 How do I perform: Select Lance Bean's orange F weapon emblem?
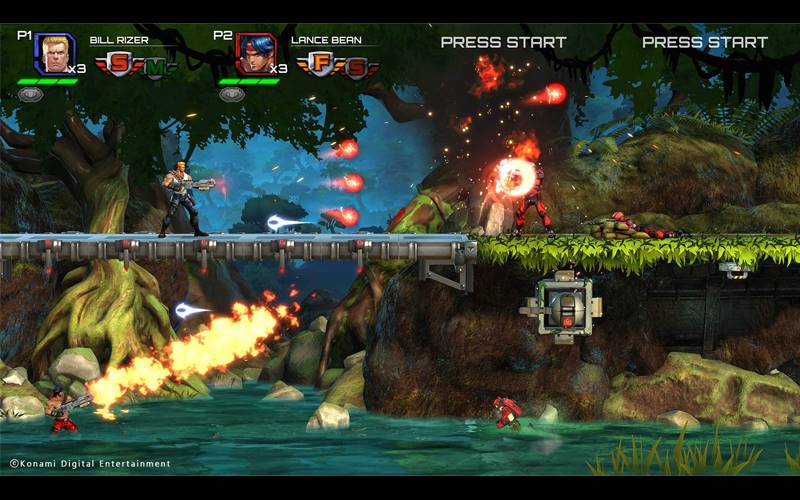click(x=320, y=65)
